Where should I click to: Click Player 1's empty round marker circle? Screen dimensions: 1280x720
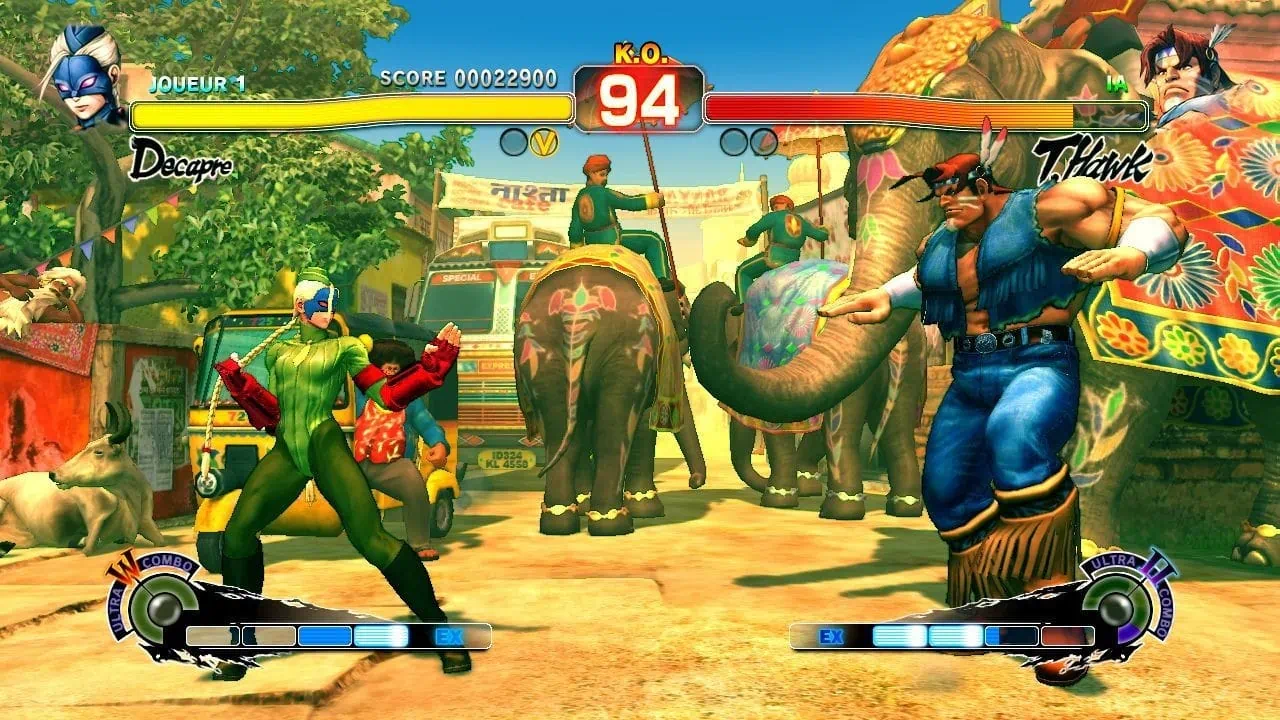[x=515, y=142]
